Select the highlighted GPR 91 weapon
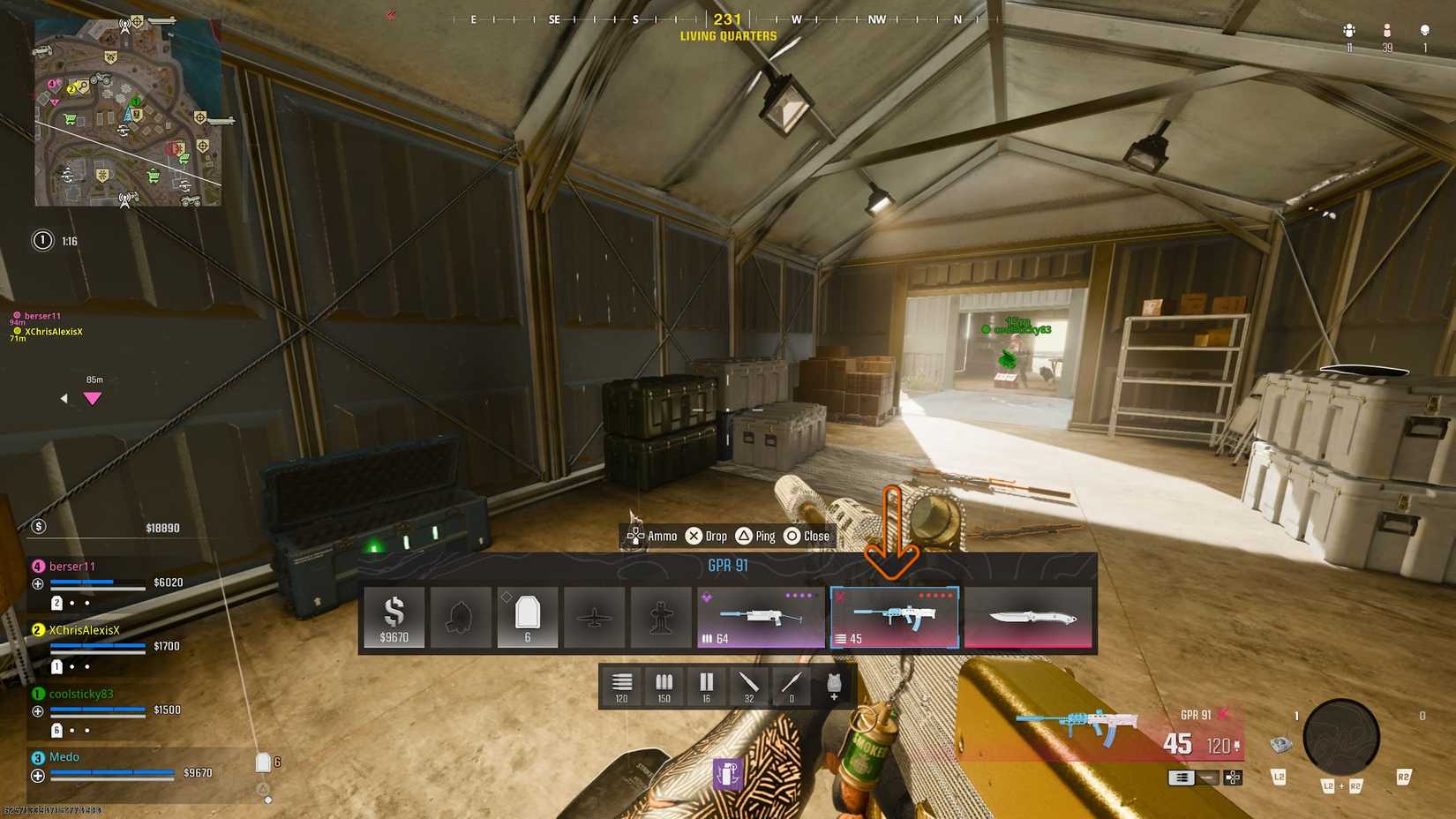The width and height of the screenshot is (1456, 819). (894, 616)
